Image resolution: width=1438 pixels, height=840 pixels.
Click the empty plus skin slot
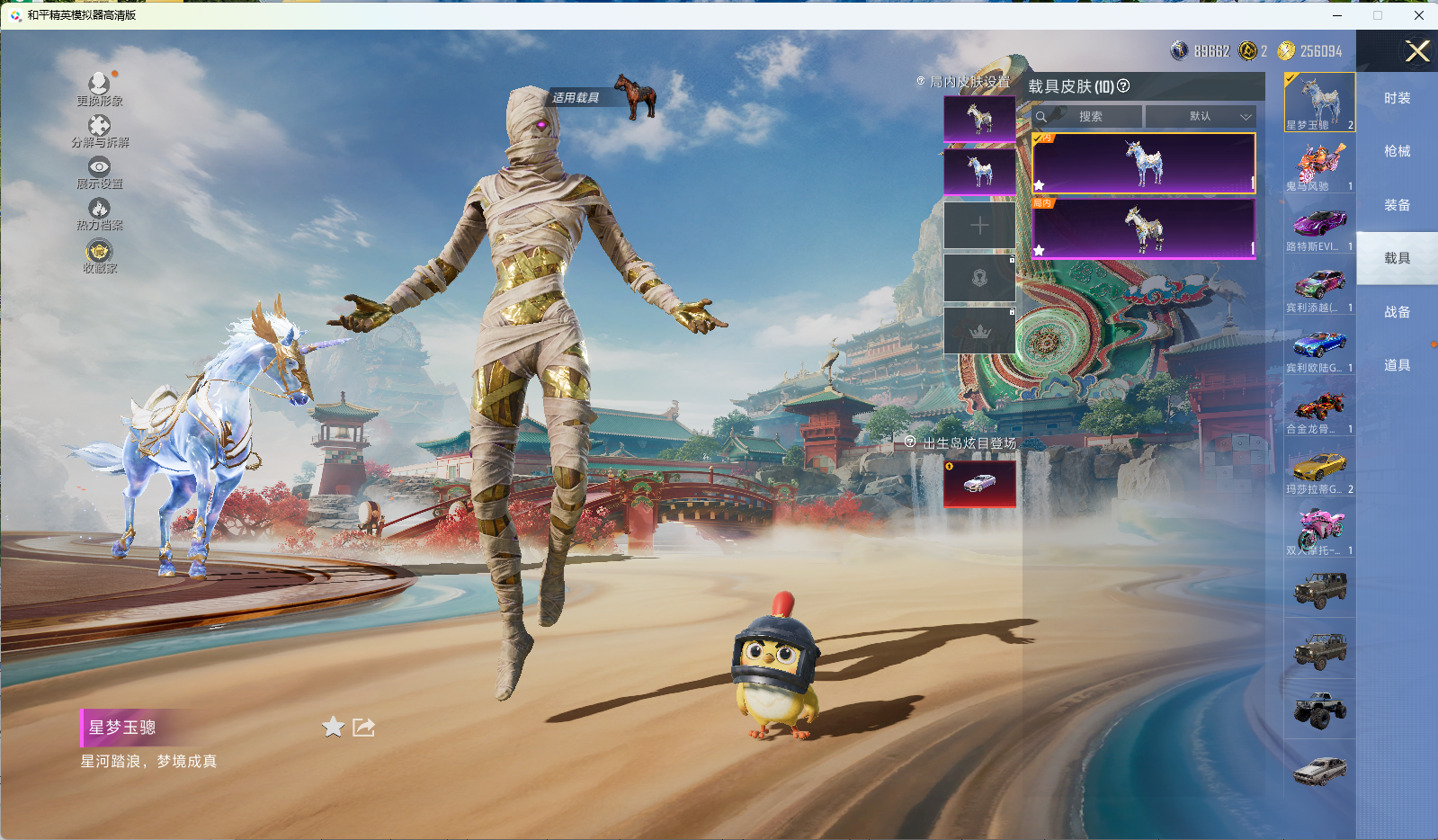979,225
